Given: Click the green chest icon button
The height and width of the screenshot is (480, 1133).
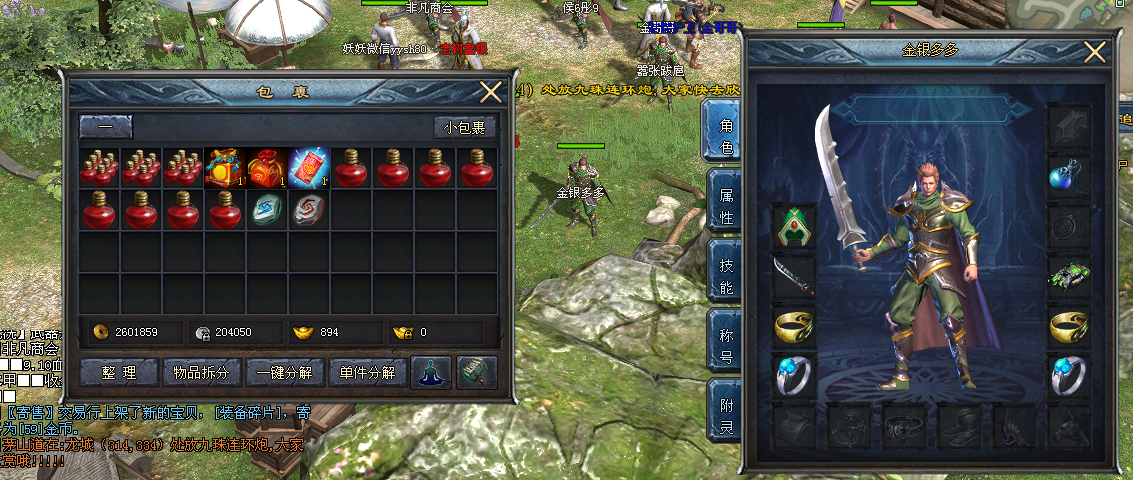Looking at the screenshot, I should pyautogui.click(x=476, y=372).
